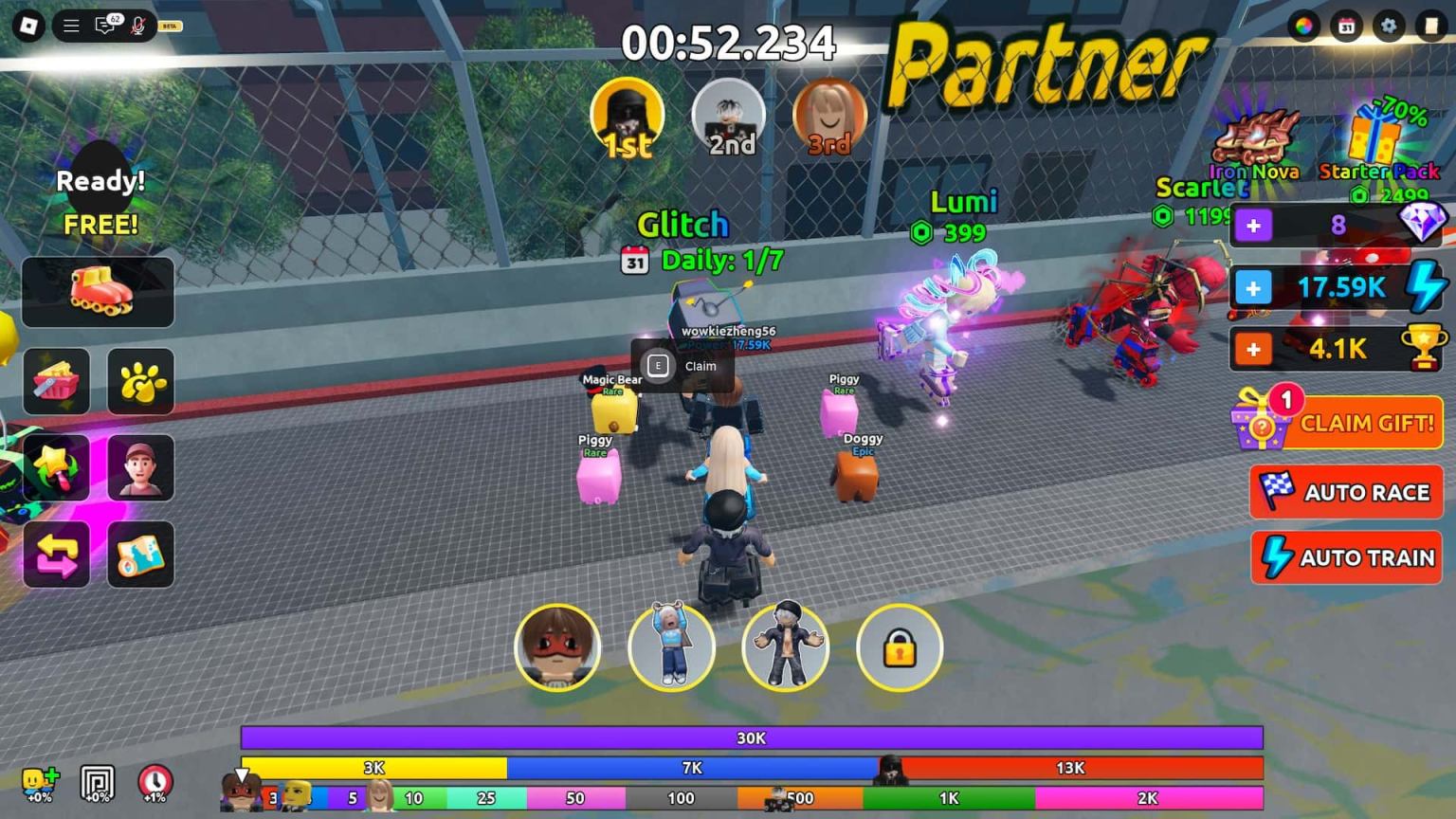Screen dimensions: 1456x819
Task: Open the world map icon
Action: (140, 555)
